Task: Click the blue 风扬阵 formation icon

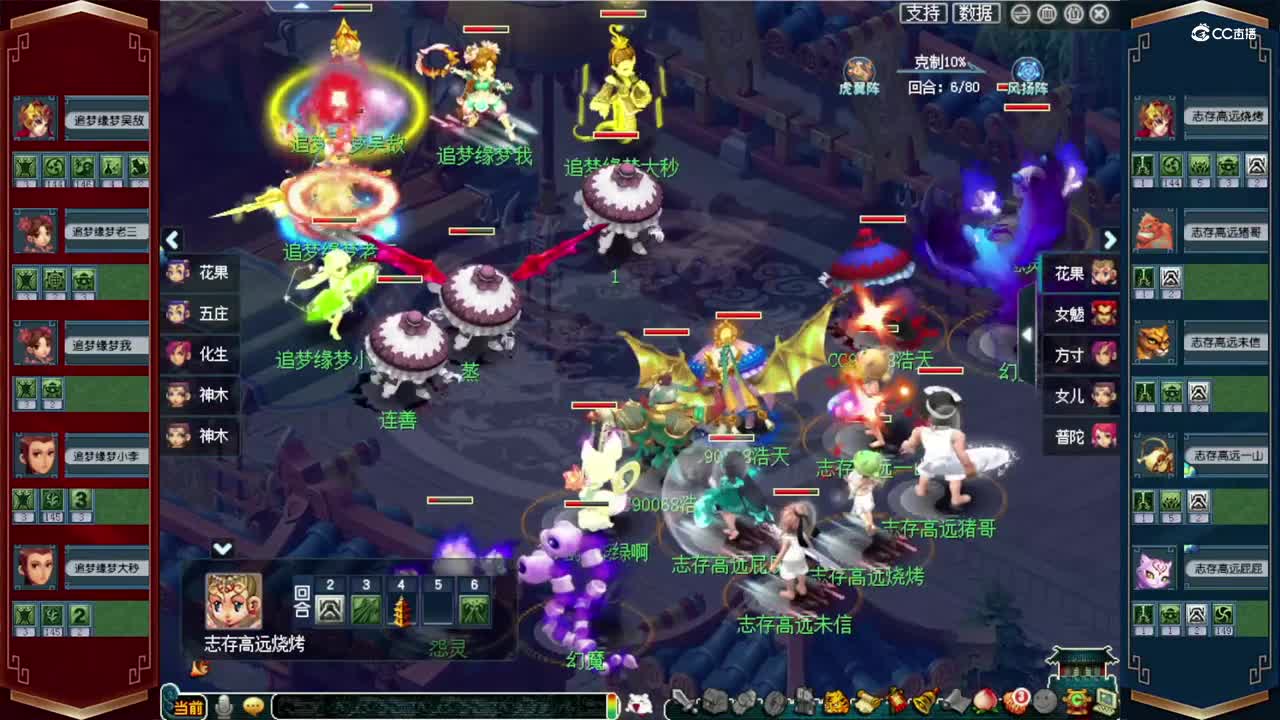Action: [x=1025, y=68]
